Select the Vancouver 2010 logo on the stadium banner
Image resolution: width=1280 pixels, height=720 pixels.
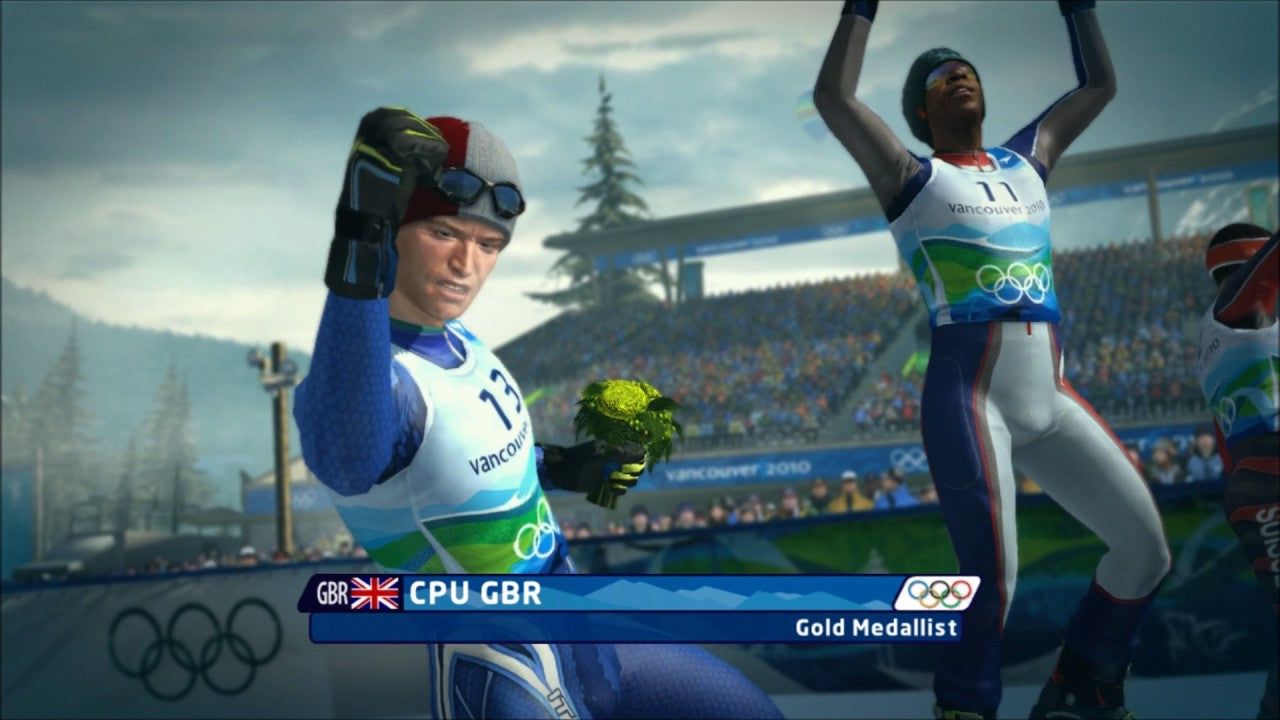click(x=740, y=466)
